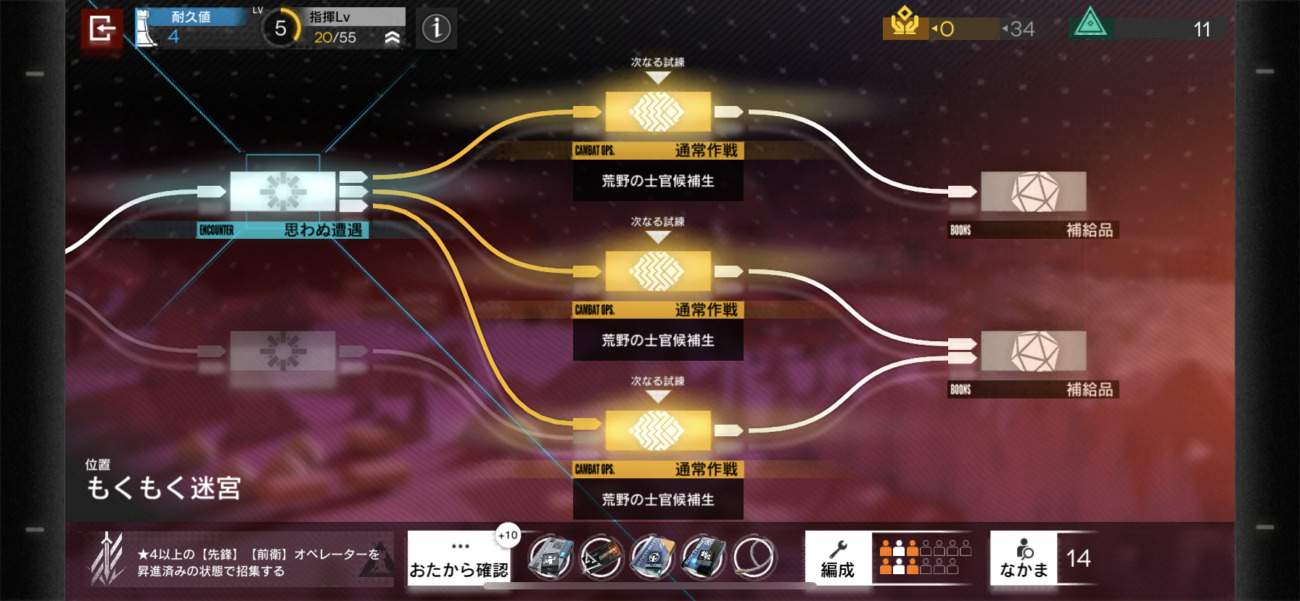Viewport: 1300px width, 601px height.
Task: Open the おたから確認 treasure check button
Action: coord(458,559)
